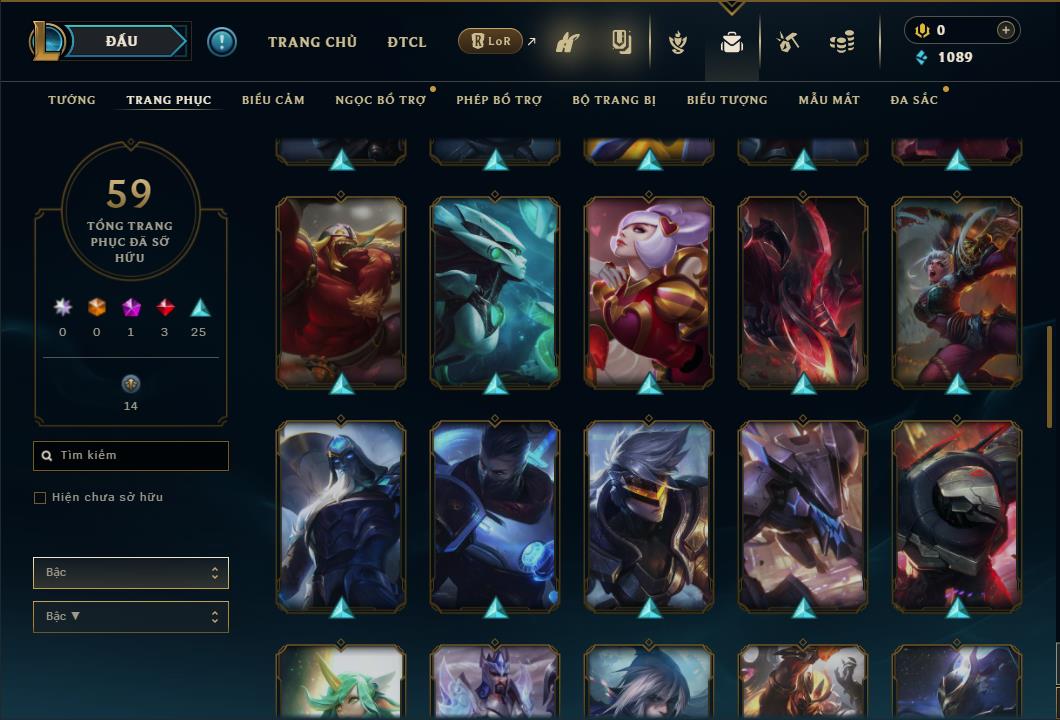
Task: Select the red muscular bearded skin card
Action: coord(341,291)
